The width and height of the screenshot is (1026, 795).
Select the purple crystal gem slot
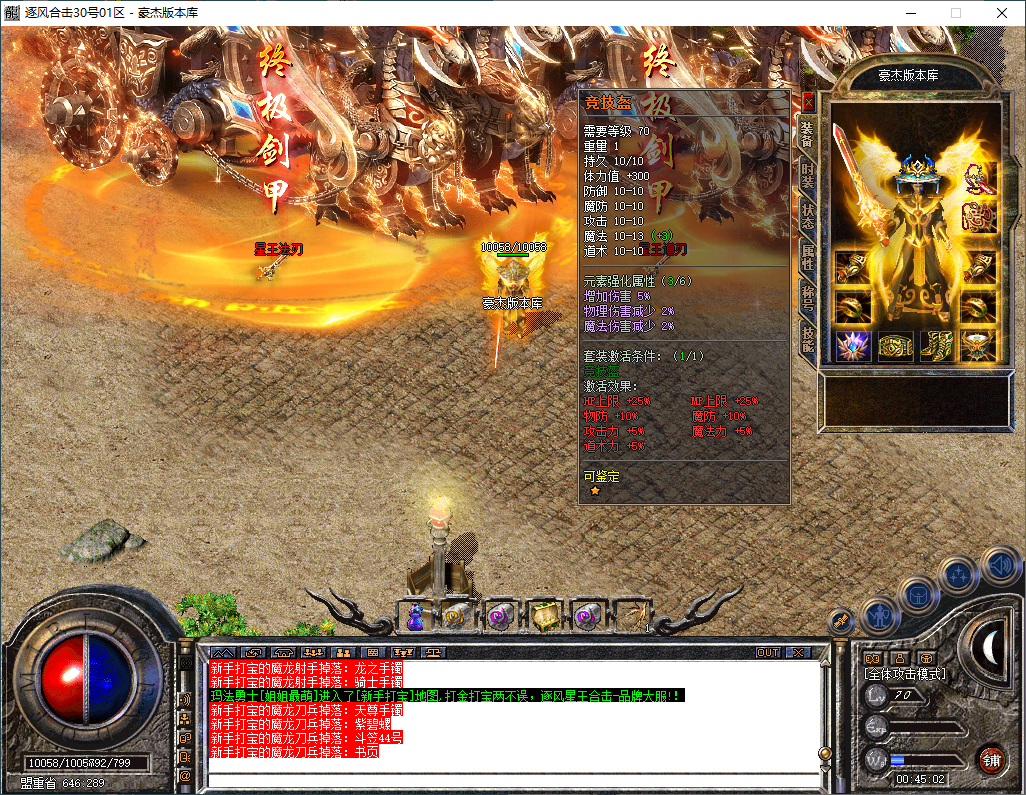pyautogui.click(x=852, y=346)
